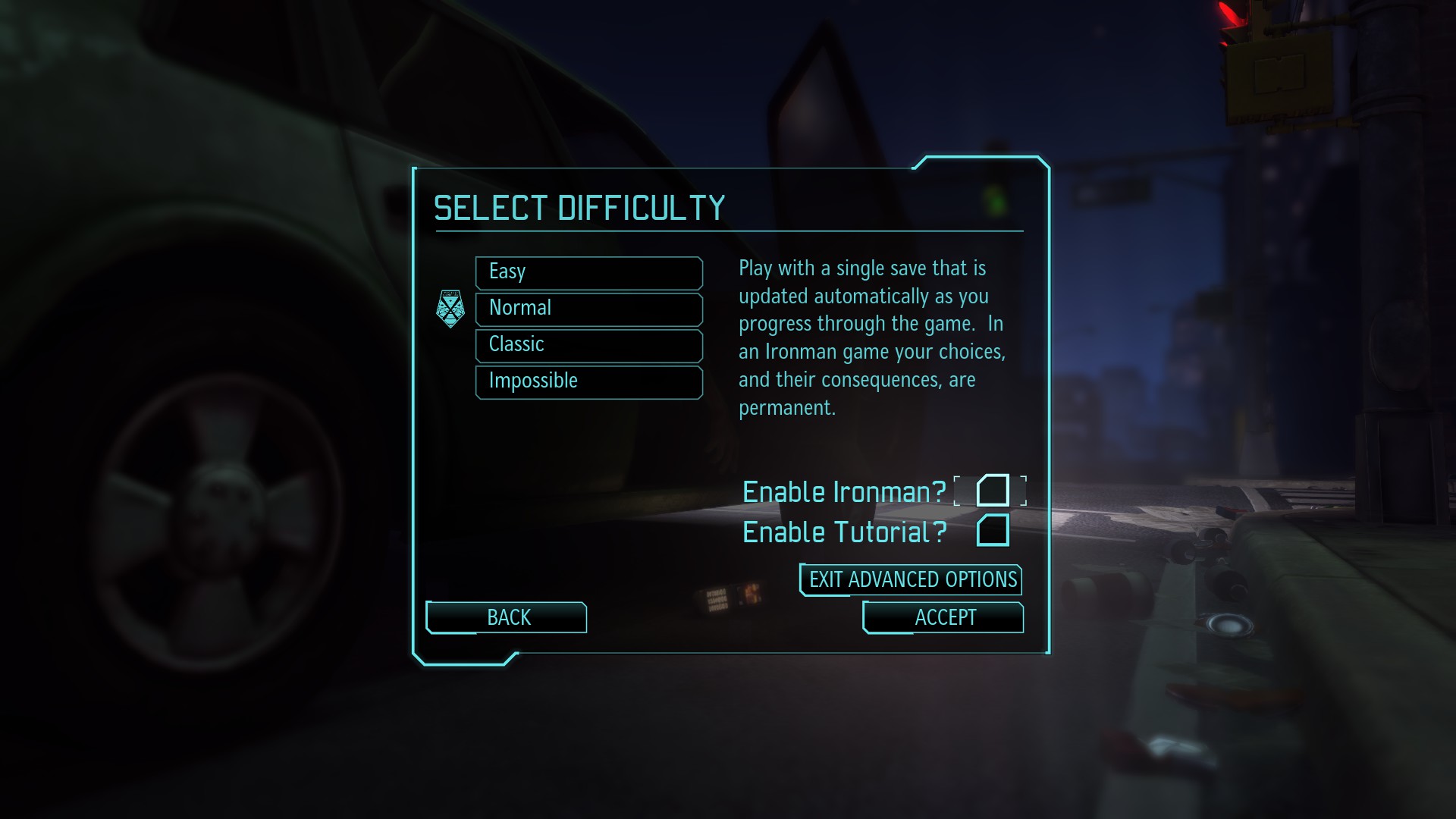Click Exit Advanced Options
Viewport: 1456px width, 819px height.
click(x=909, y=580)
